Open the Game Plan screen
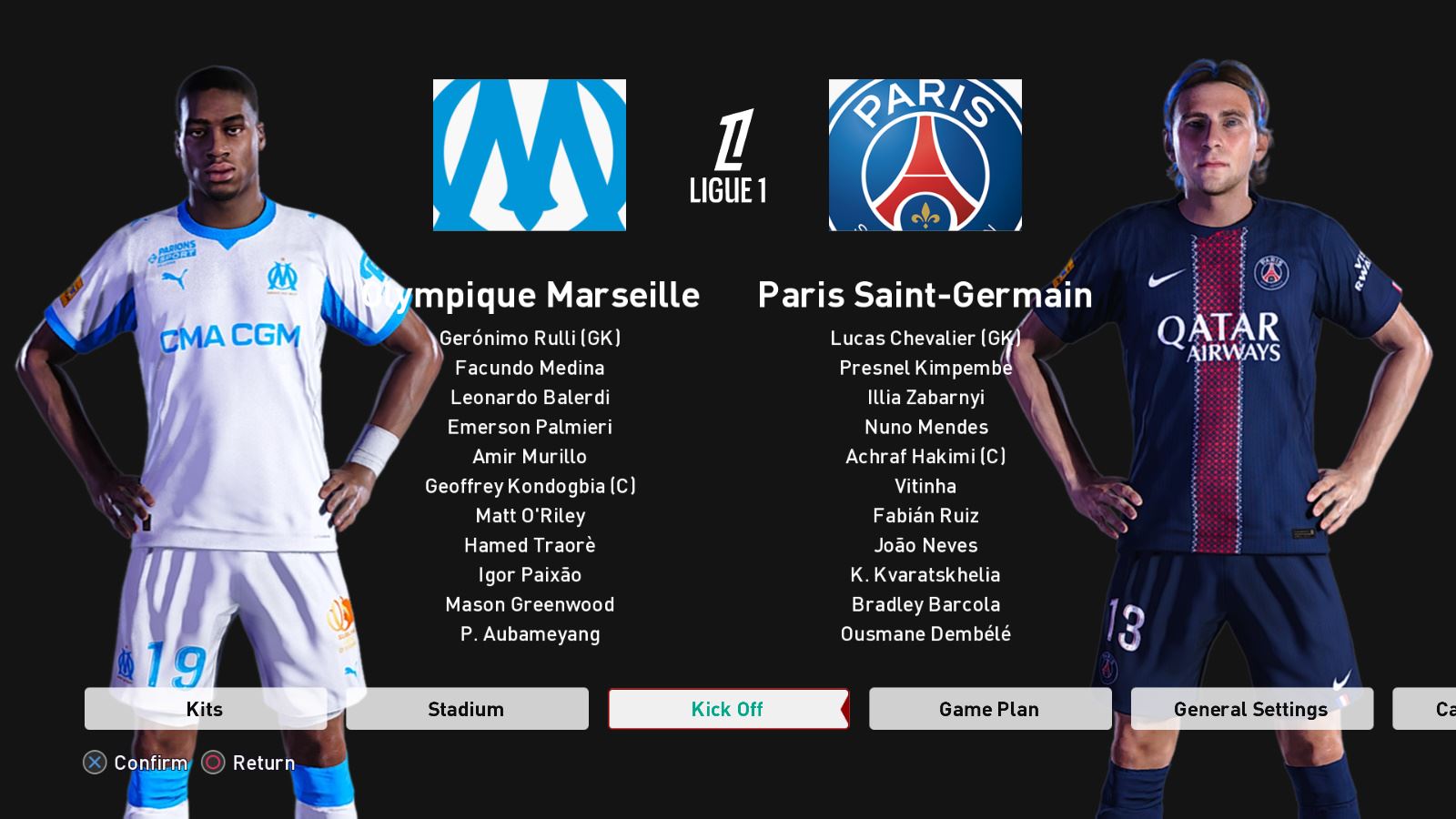This screenshot has height=819, width=1456. pos(989,709)
